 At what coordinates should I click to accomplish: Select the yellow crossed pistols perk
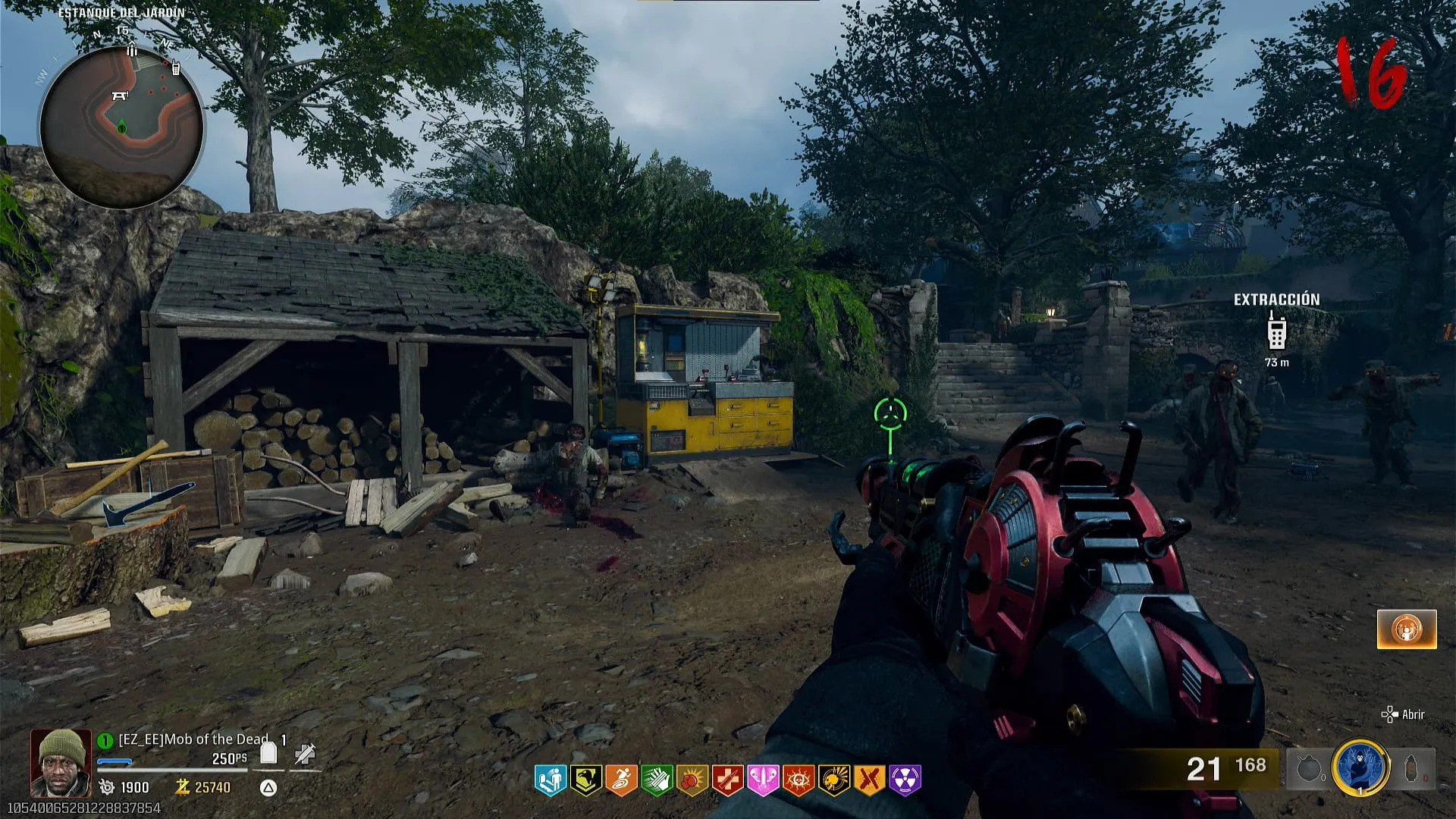[870, 780]
